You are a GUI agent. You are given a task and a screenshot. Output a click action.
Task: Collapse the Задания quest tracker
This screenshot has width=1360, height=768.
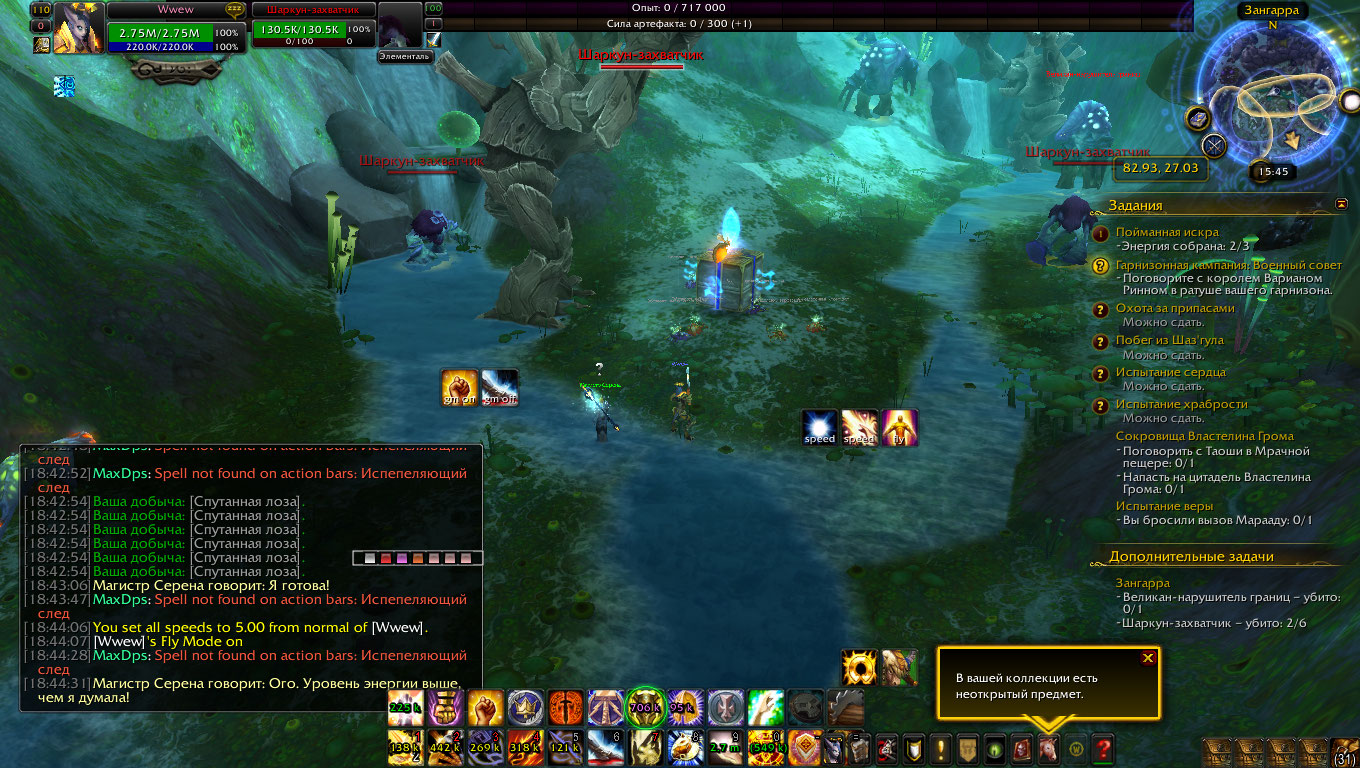1341,204
